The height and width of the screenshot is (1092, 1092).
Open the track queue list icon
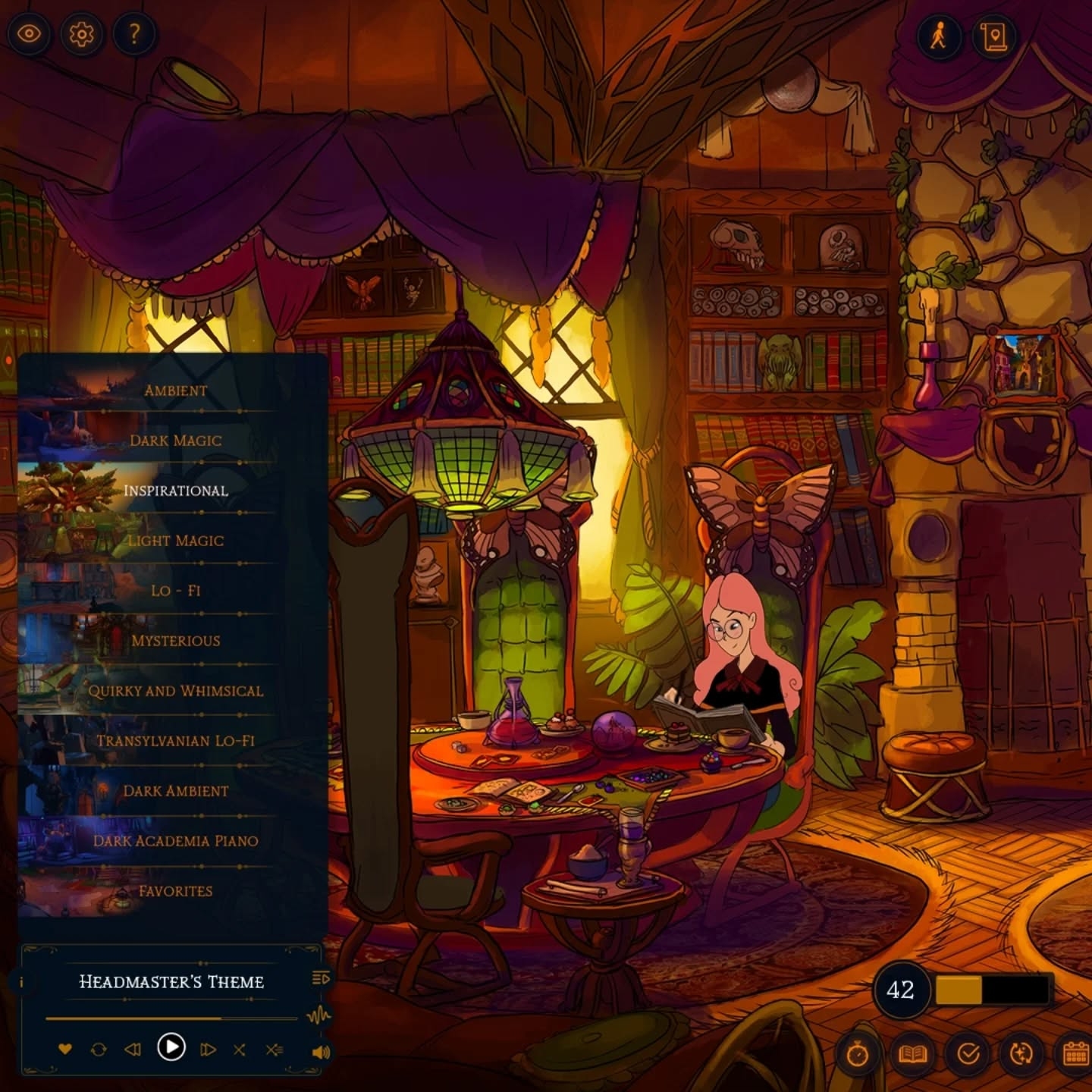click(x=321, y=978)
